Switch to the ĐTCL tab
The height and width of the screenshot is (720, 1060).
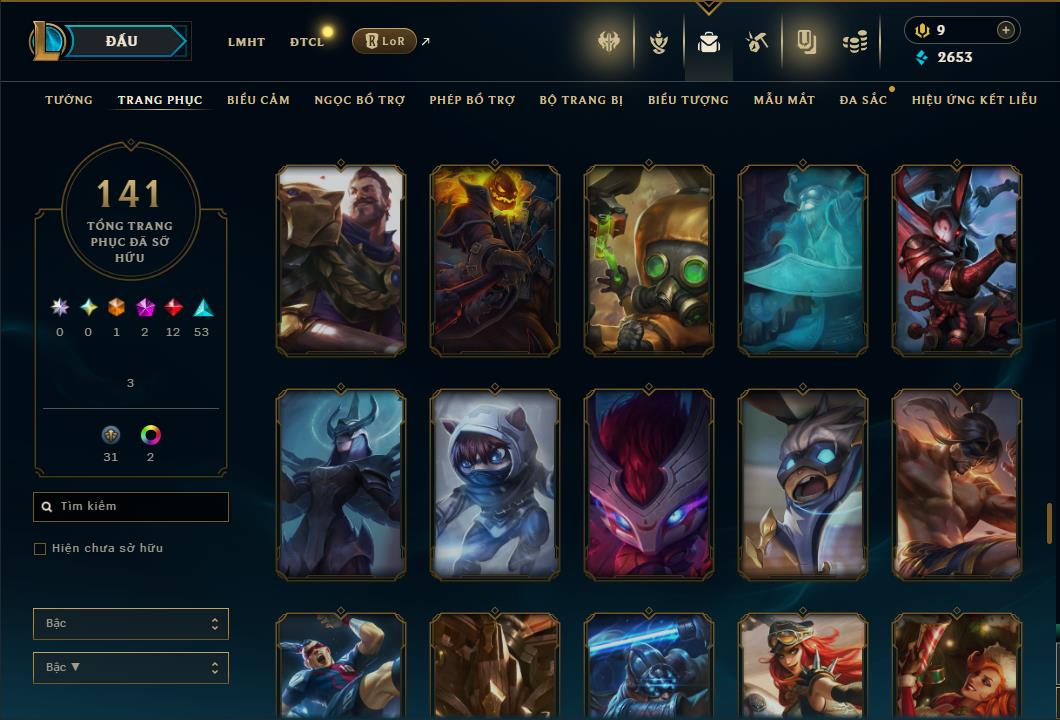pos(307,42)
